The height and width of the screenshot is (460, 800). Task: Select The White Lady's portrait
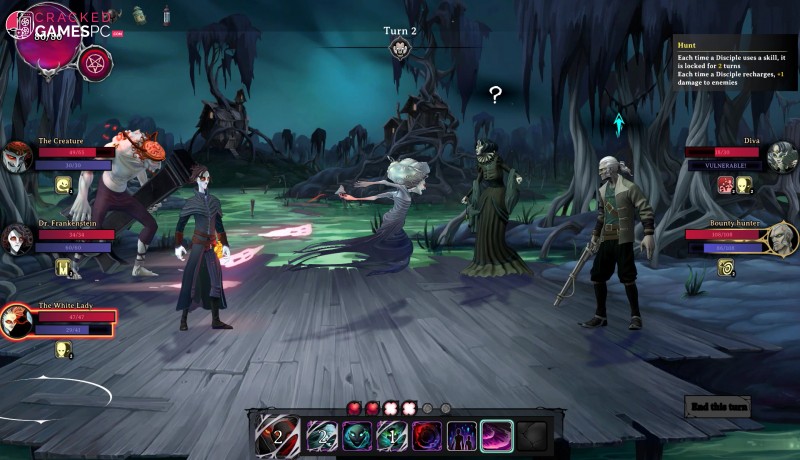(x=16, y=322)
